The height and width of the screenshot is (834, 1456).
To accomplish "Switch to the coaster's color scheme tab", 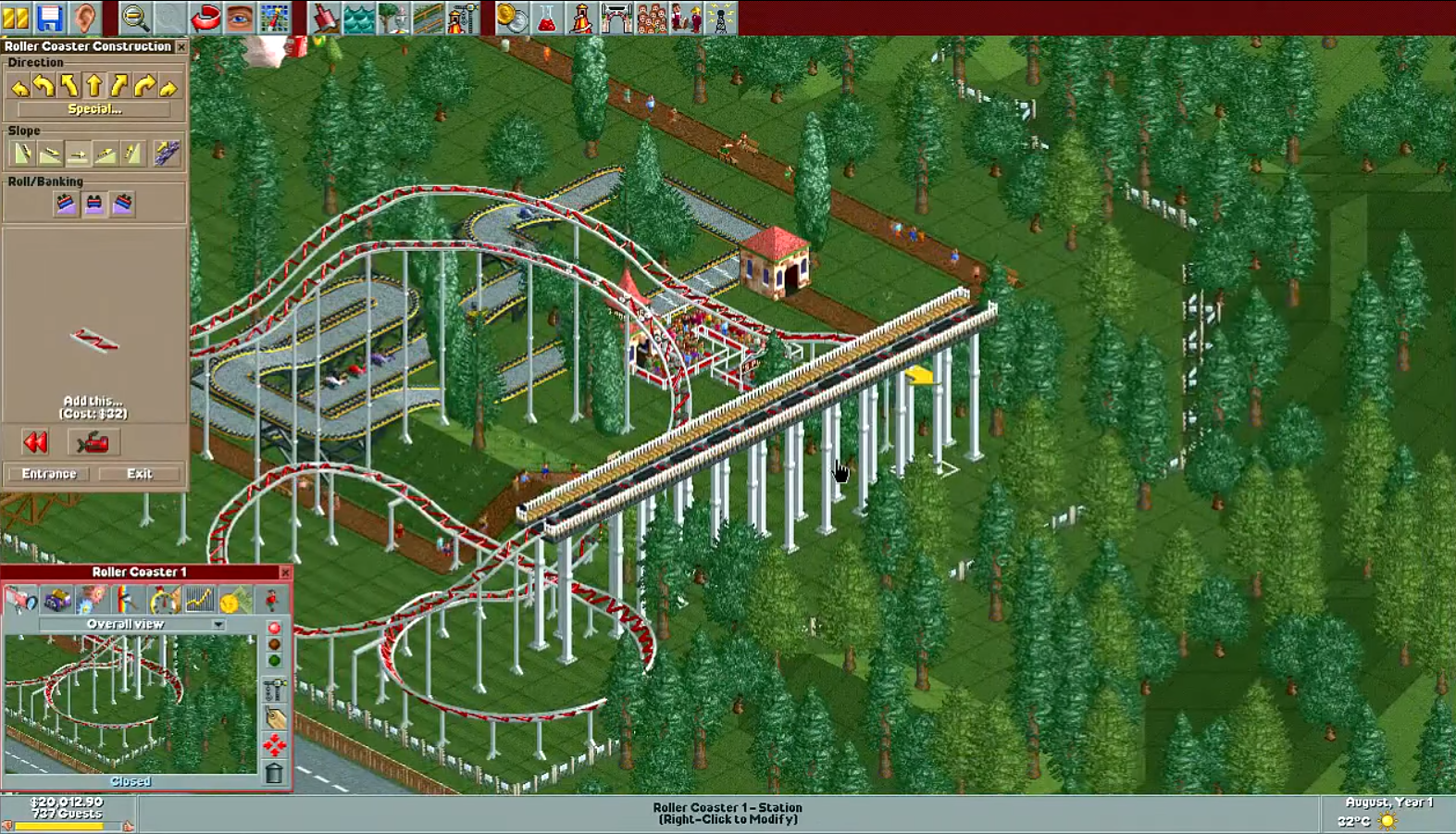I will click(x=126, y=602).
